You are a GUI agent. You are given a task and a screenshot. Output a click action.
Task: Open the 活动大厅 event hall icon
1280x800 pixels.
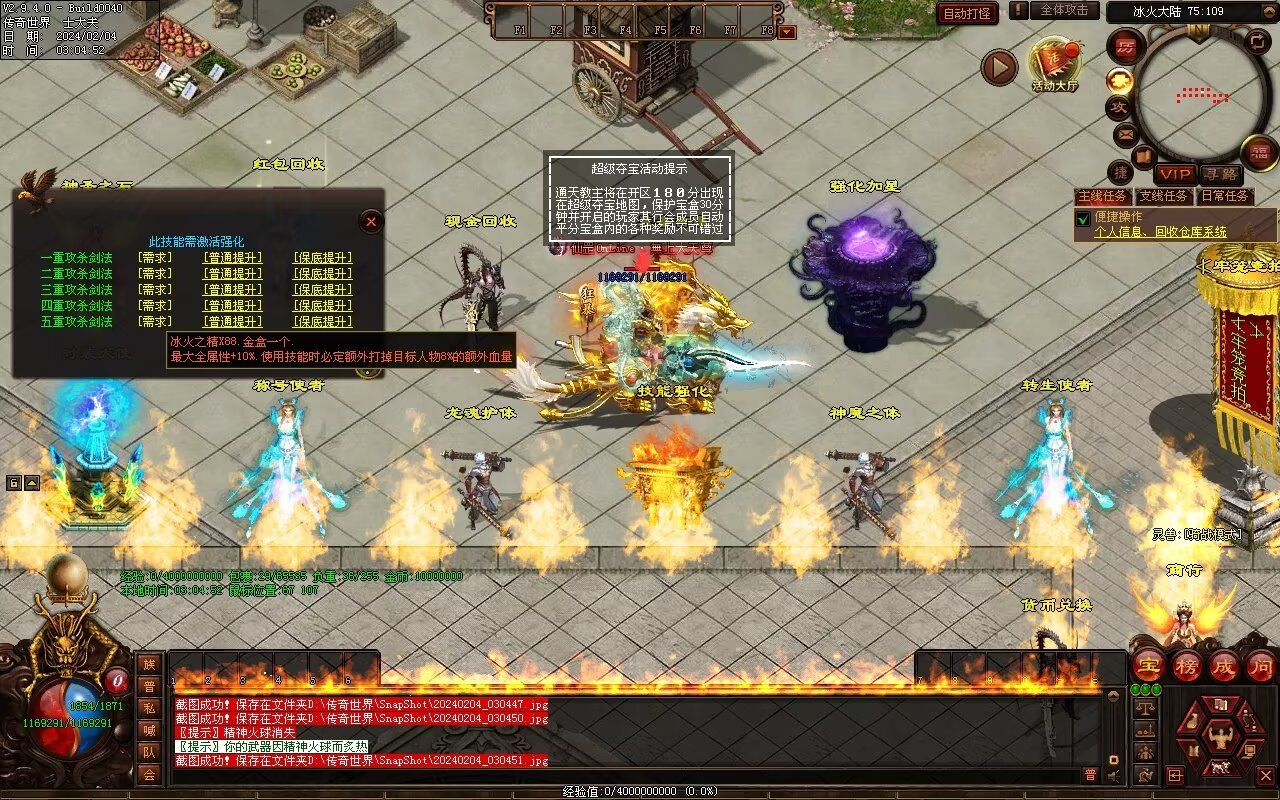(1055, 64)
